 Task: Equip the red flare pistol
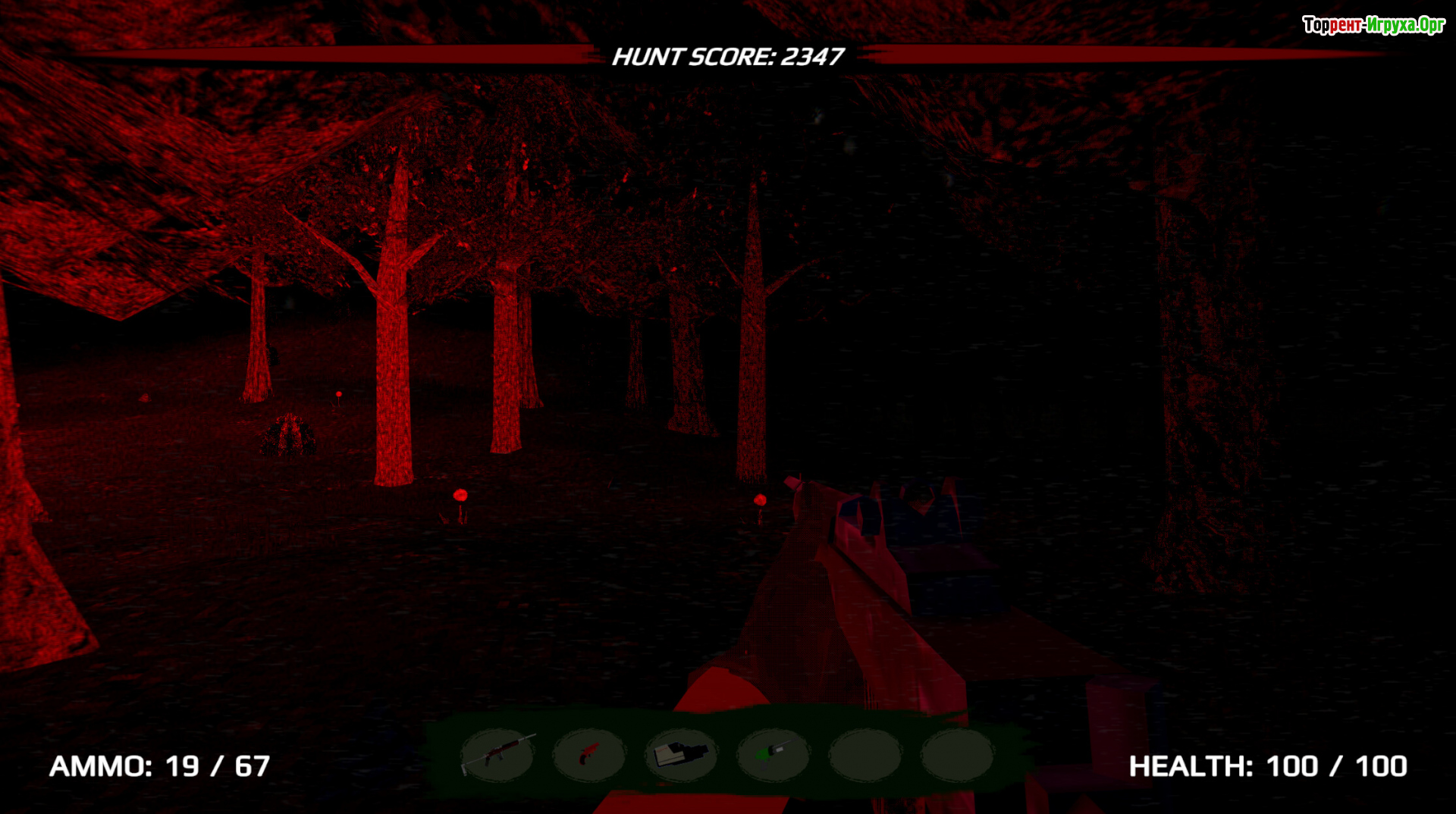click(x=589, y=754)
